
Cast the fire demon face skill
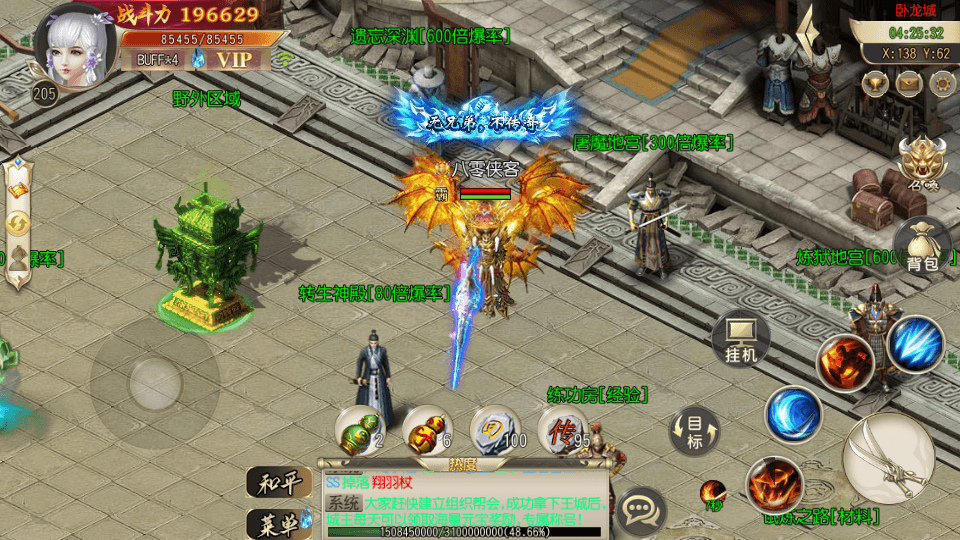click(775, 486)
